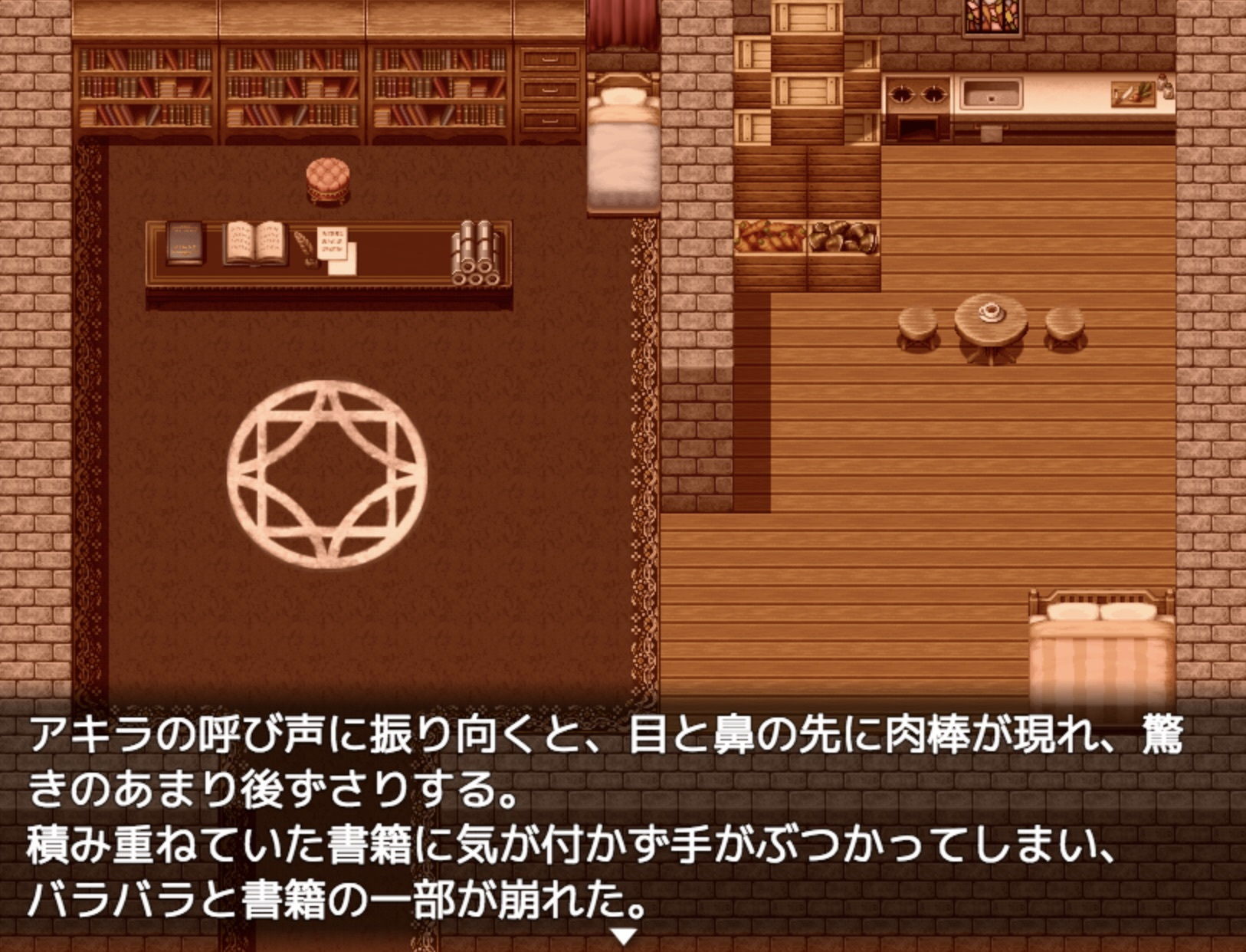Select the cutting board with knife and vegetables
The width and height of the screenshot is (1246, 952).
coord(1133,94)
